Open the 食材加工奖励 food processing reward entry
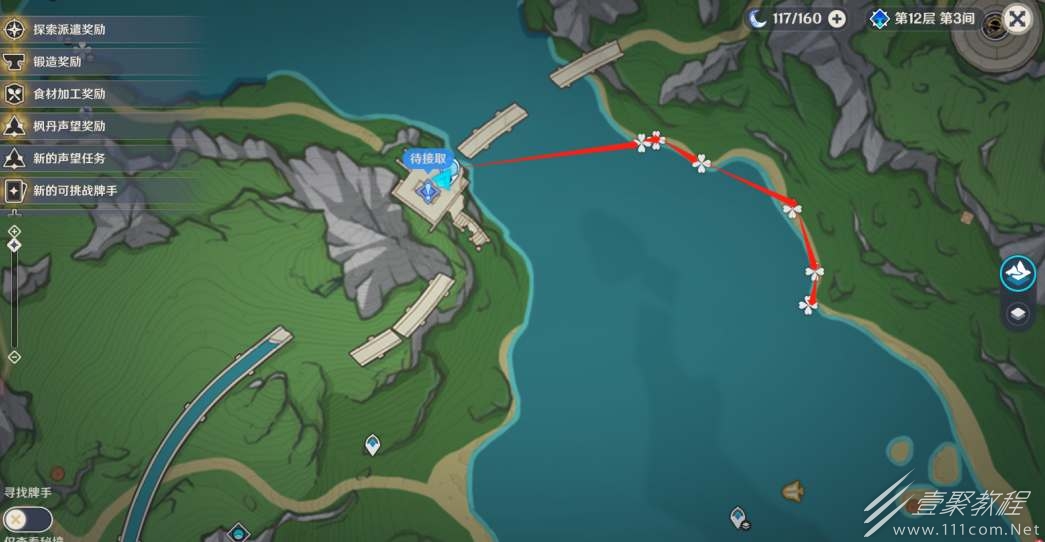Image resolution: width=1045 pixels, height=542 pixels. 68,94
